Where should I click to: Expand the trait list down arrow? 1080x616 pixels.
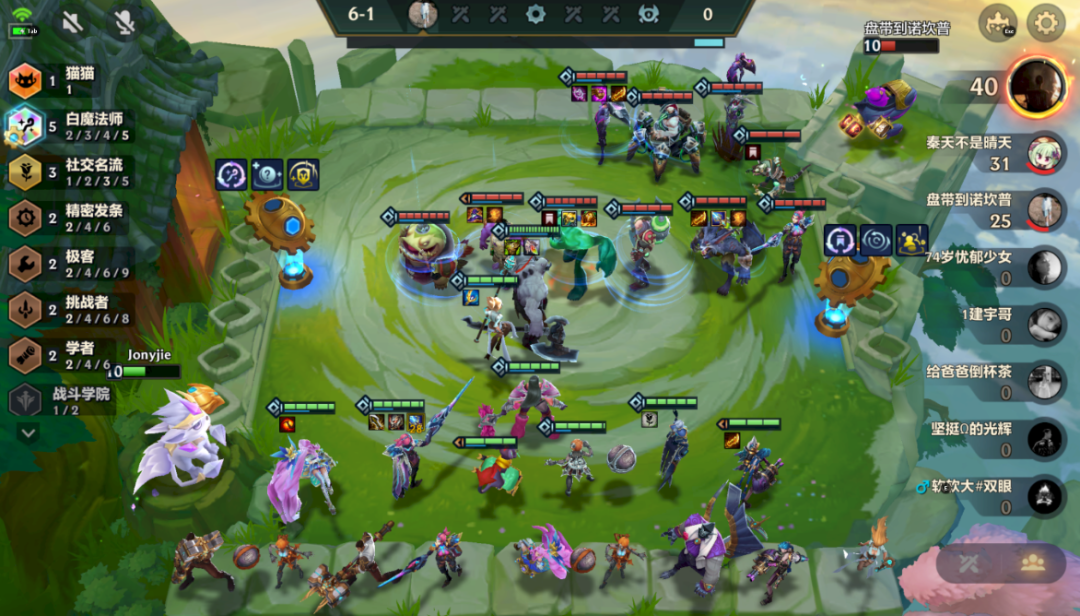[x=28, y=433]
